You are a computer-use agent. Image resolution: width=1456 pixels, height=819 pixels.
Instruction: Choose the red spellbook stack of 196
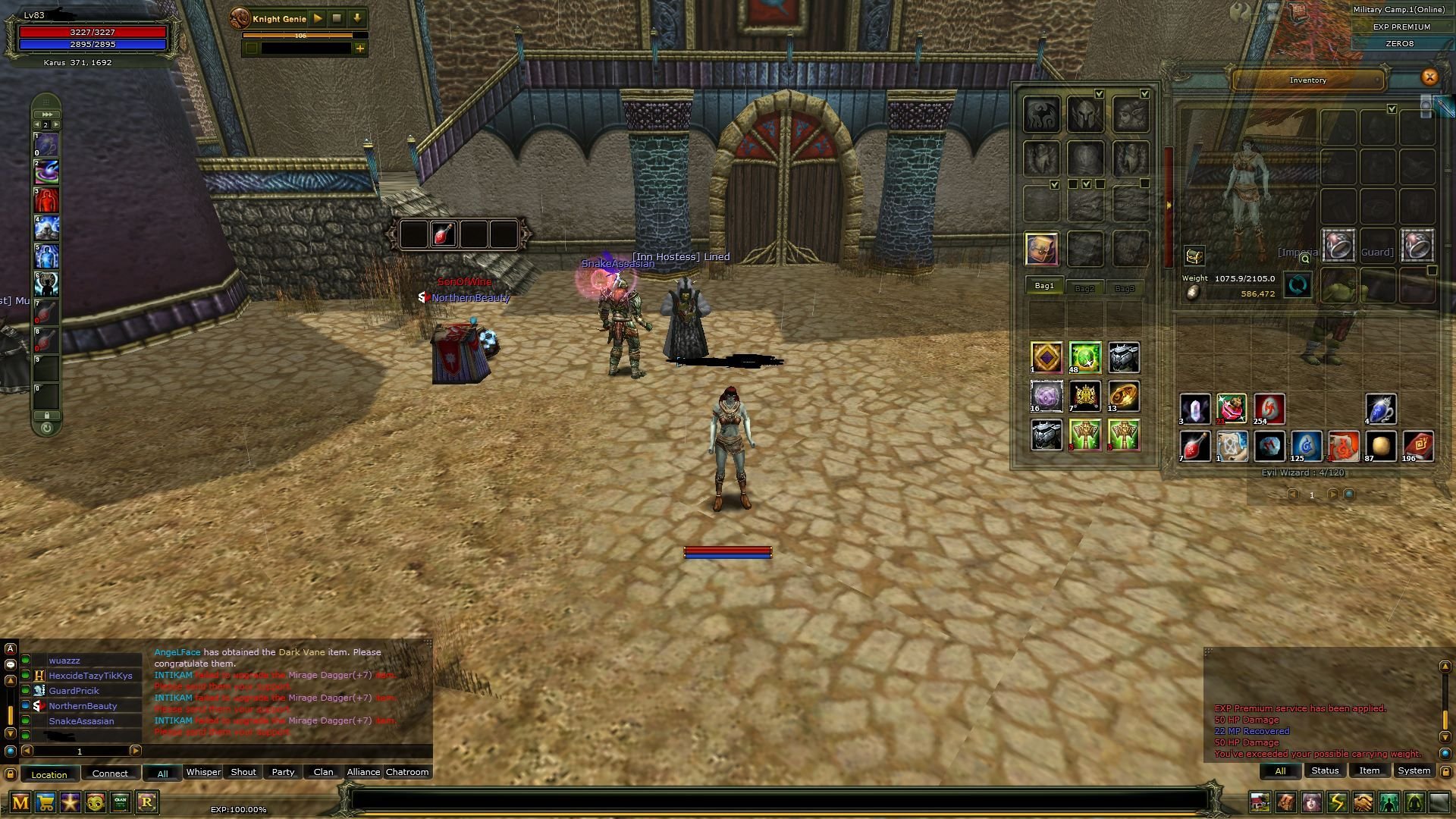1417,447
